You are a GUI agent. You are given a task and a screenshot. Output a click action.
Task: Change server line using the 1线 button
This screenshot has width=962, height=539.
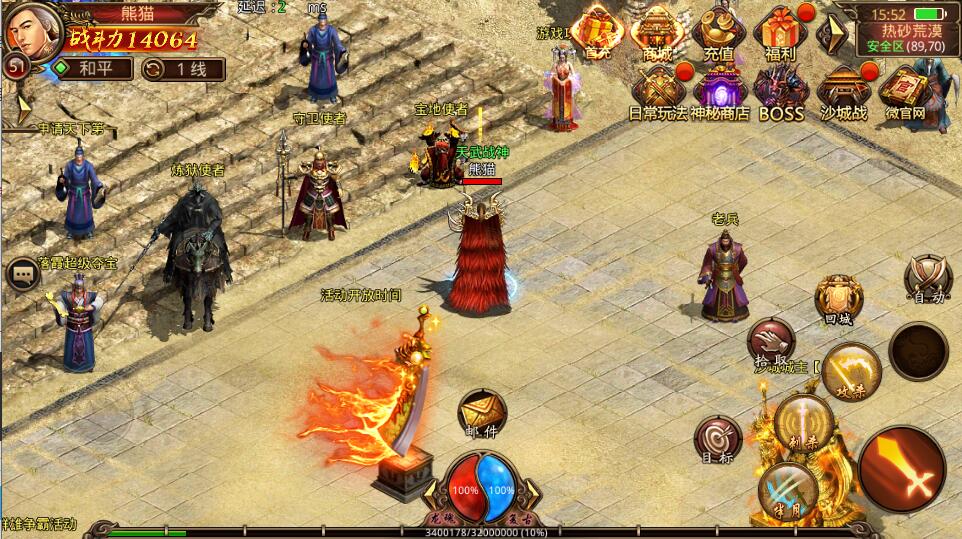pyautogui.click(x=182, y=69)
